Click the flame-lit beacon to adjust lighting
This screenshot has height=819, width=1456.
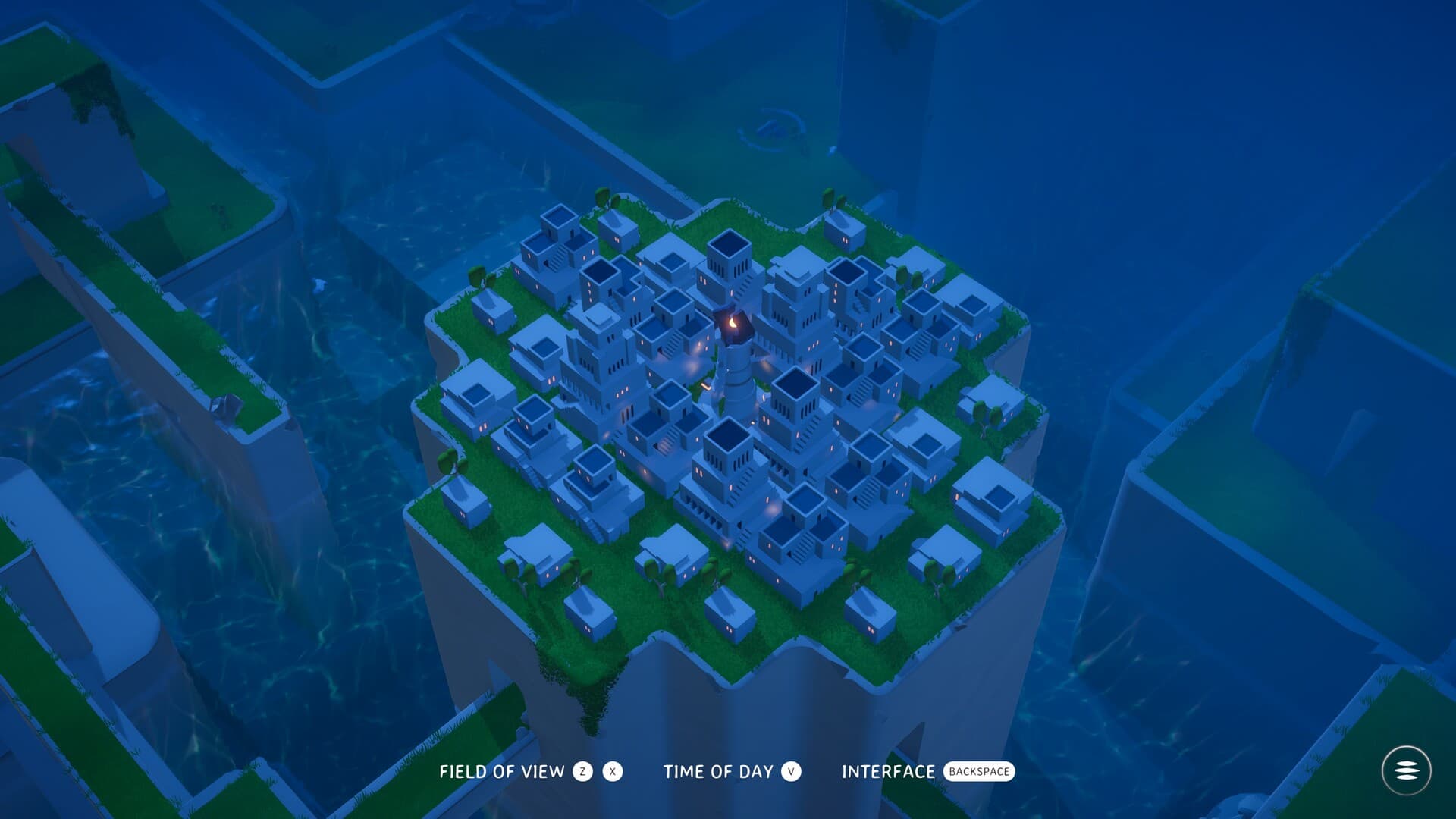(x=733, y=322)
